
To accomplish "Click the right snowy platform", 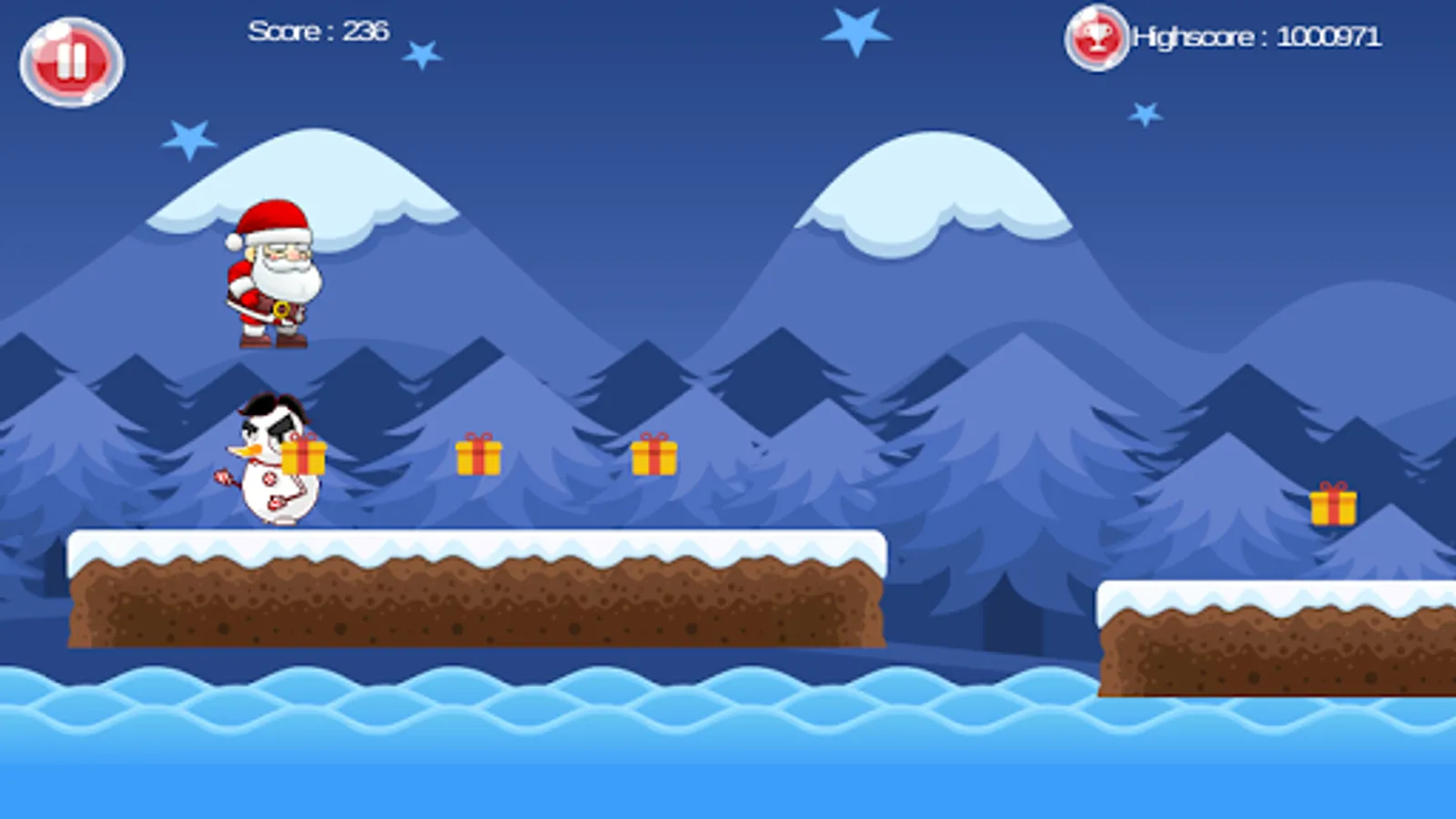I will pos(1274,637).
